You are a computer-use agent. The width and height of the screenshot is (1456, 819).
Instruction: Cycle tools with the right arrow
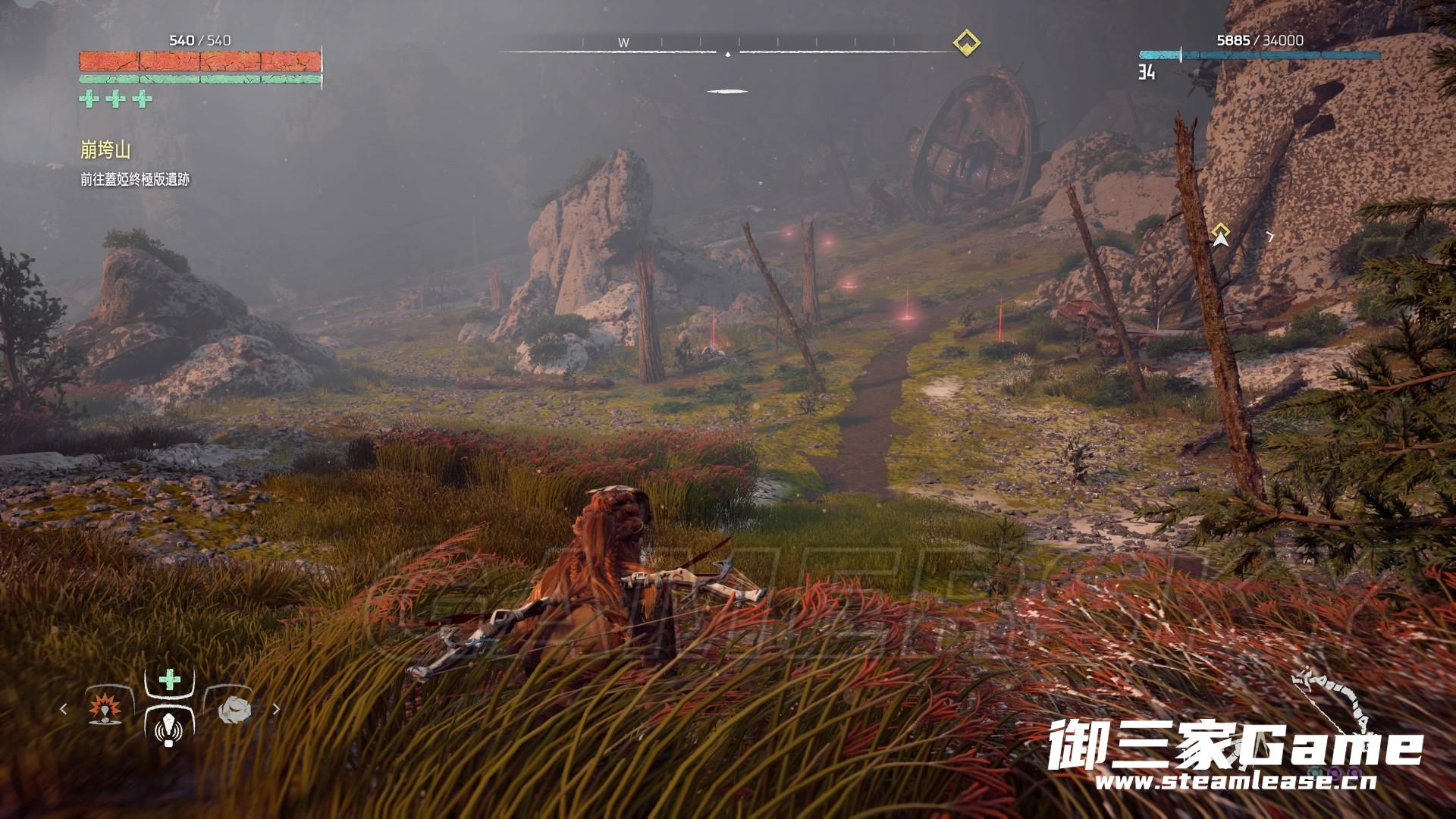[276, 709]
